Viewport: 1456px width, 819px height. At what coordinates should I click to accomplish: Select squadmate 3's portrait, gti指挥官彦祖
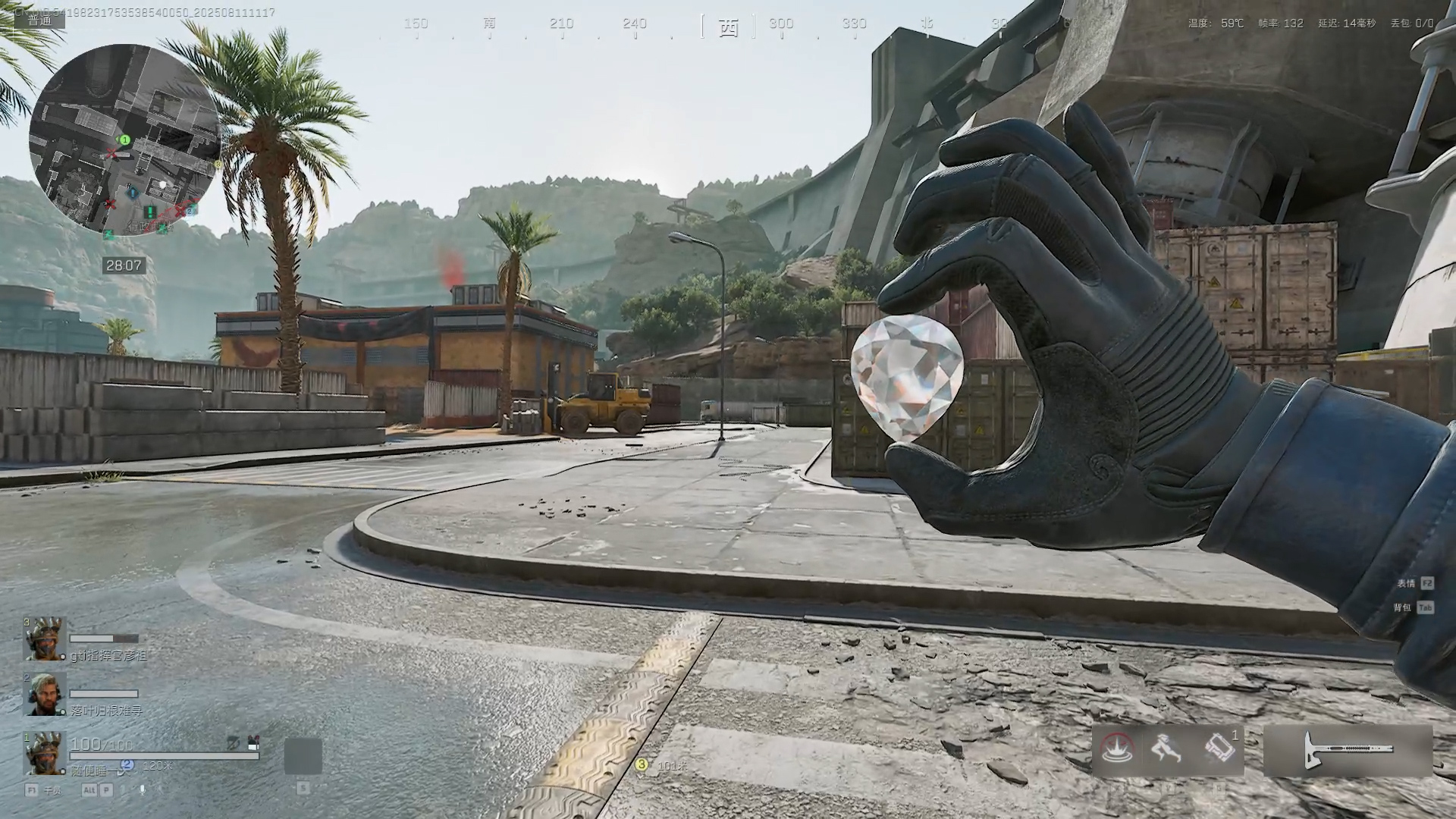[44, 639]
